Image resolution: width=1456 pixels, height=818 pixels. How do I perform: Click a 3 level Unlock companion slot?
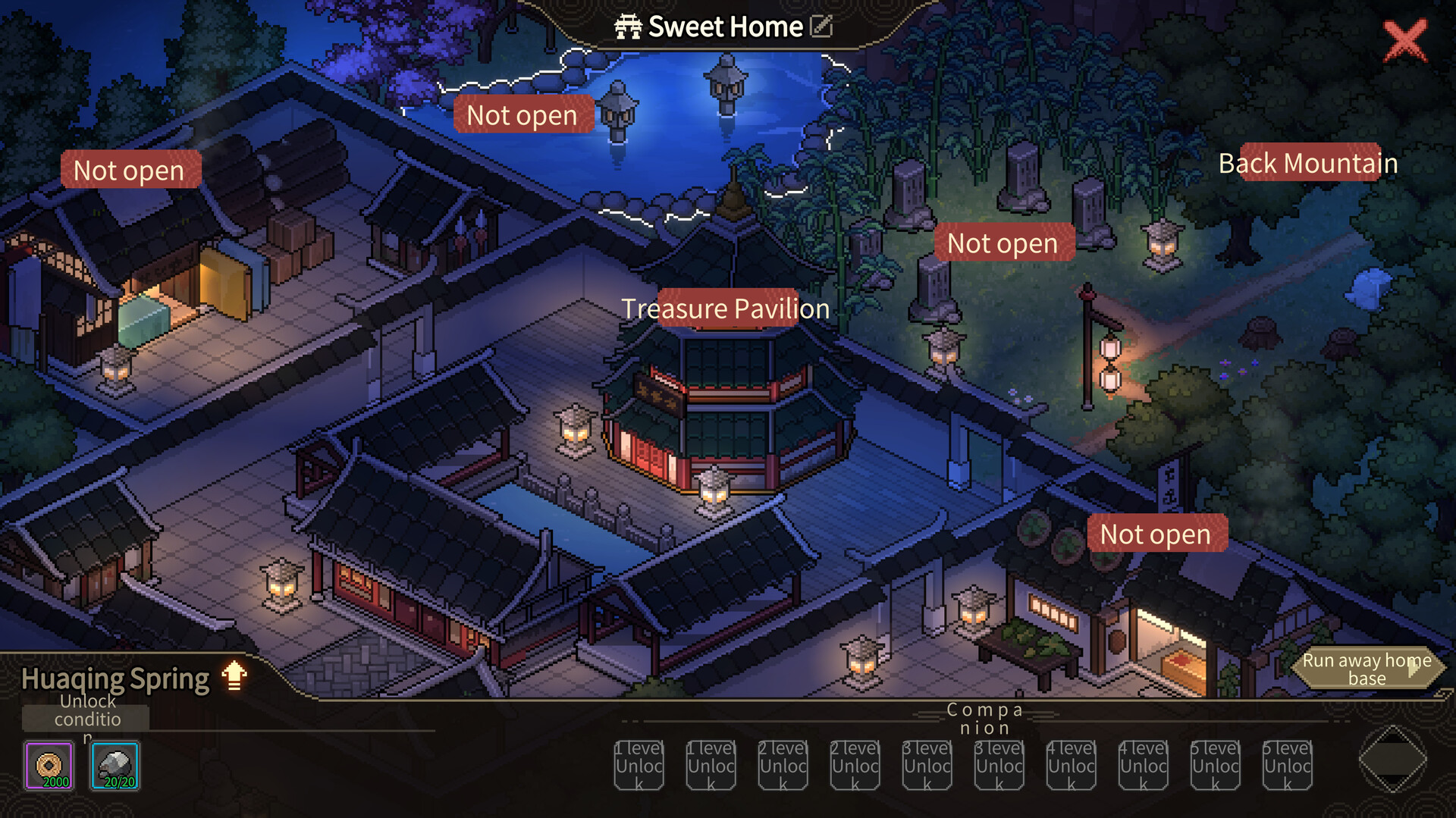point(927,766)
